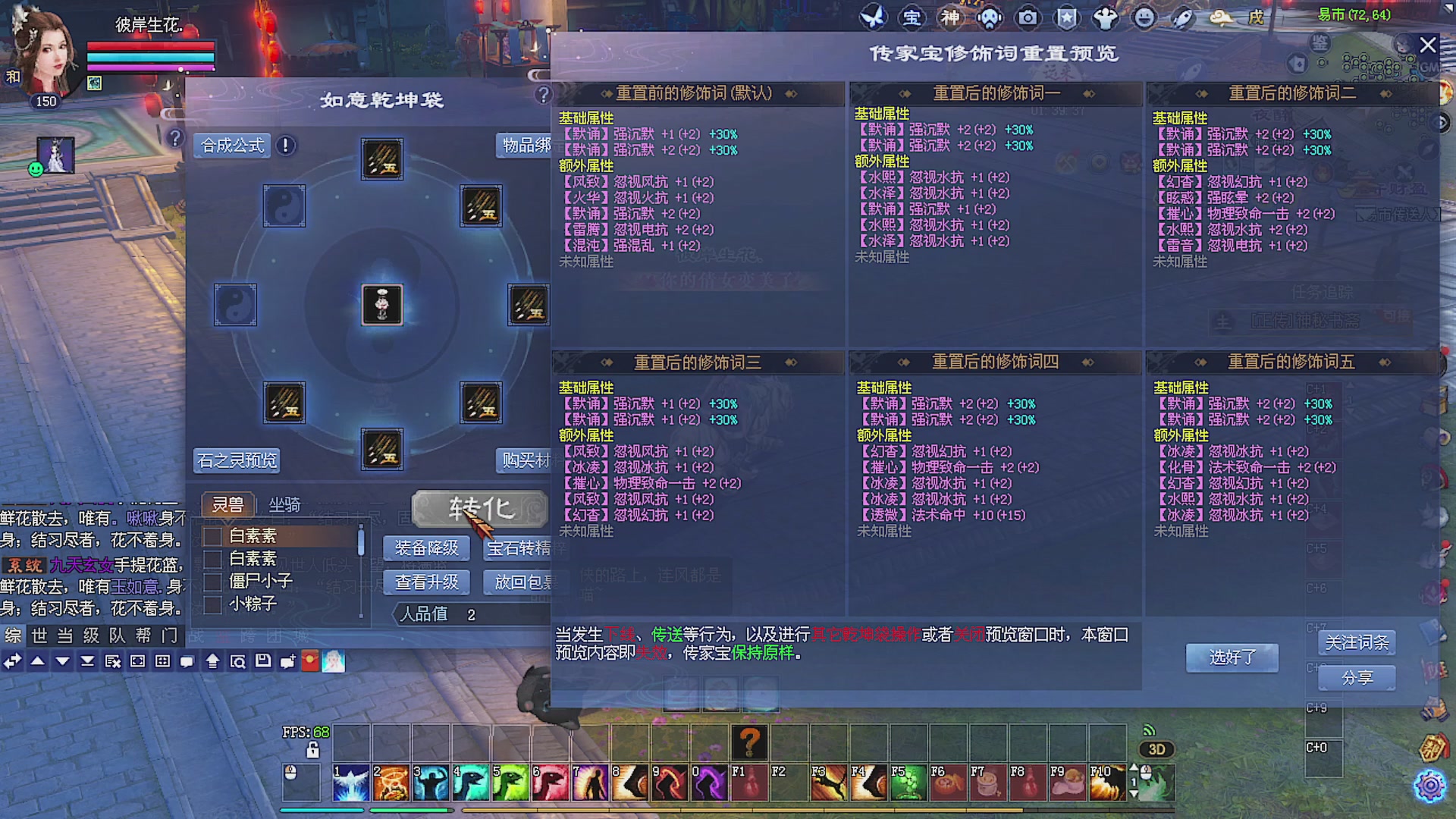Click the 3D view toggle near minimap
The width and height of the screenshot is (1456, 819).
click(1156, 749)
